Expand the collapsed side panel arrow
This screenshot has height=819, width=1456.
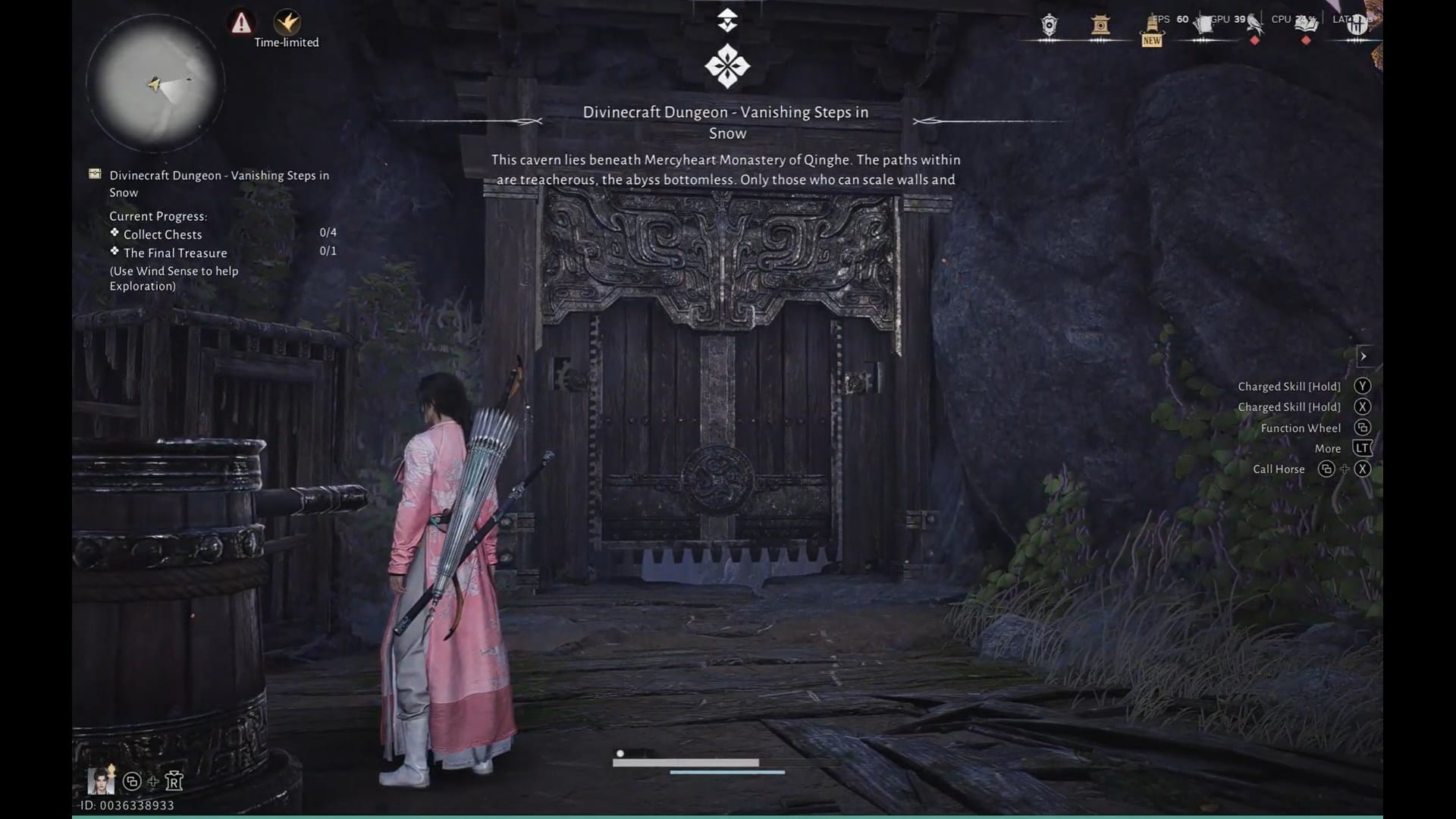coord(1363,356)
